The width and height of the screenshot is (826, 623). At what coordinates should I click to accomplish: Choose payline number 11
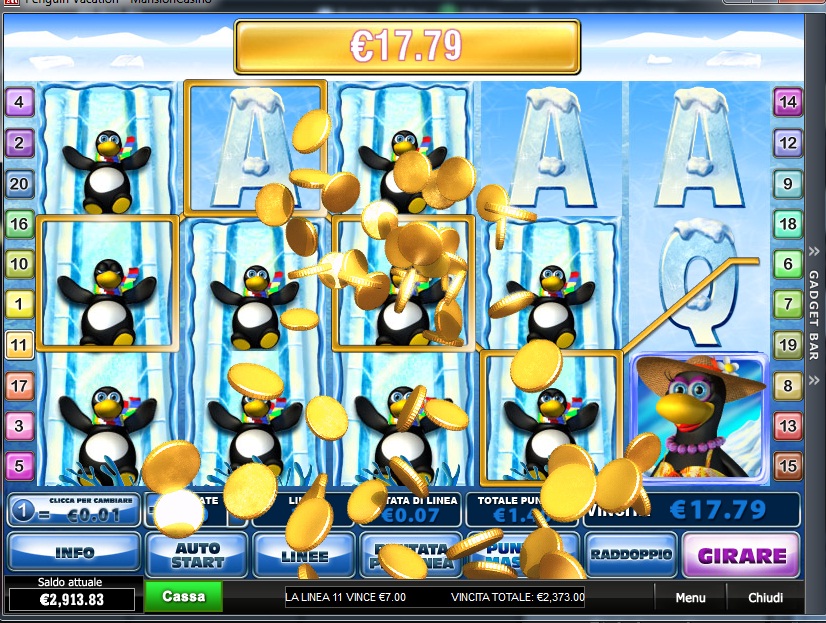[x=19, y=346]
